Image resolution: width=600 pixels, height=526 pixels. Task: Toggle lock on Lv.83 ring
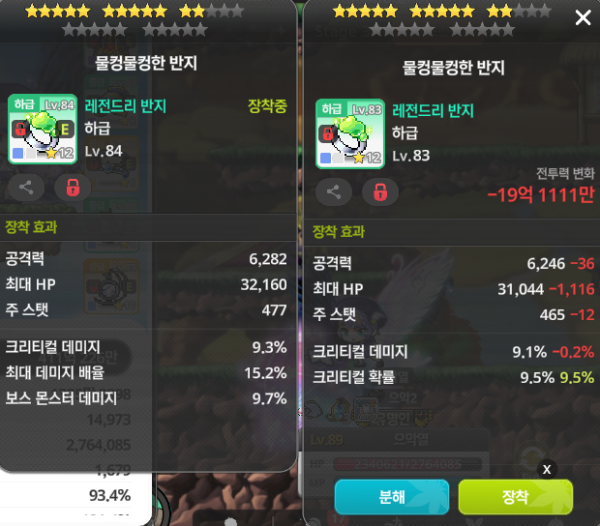[380, 192]
